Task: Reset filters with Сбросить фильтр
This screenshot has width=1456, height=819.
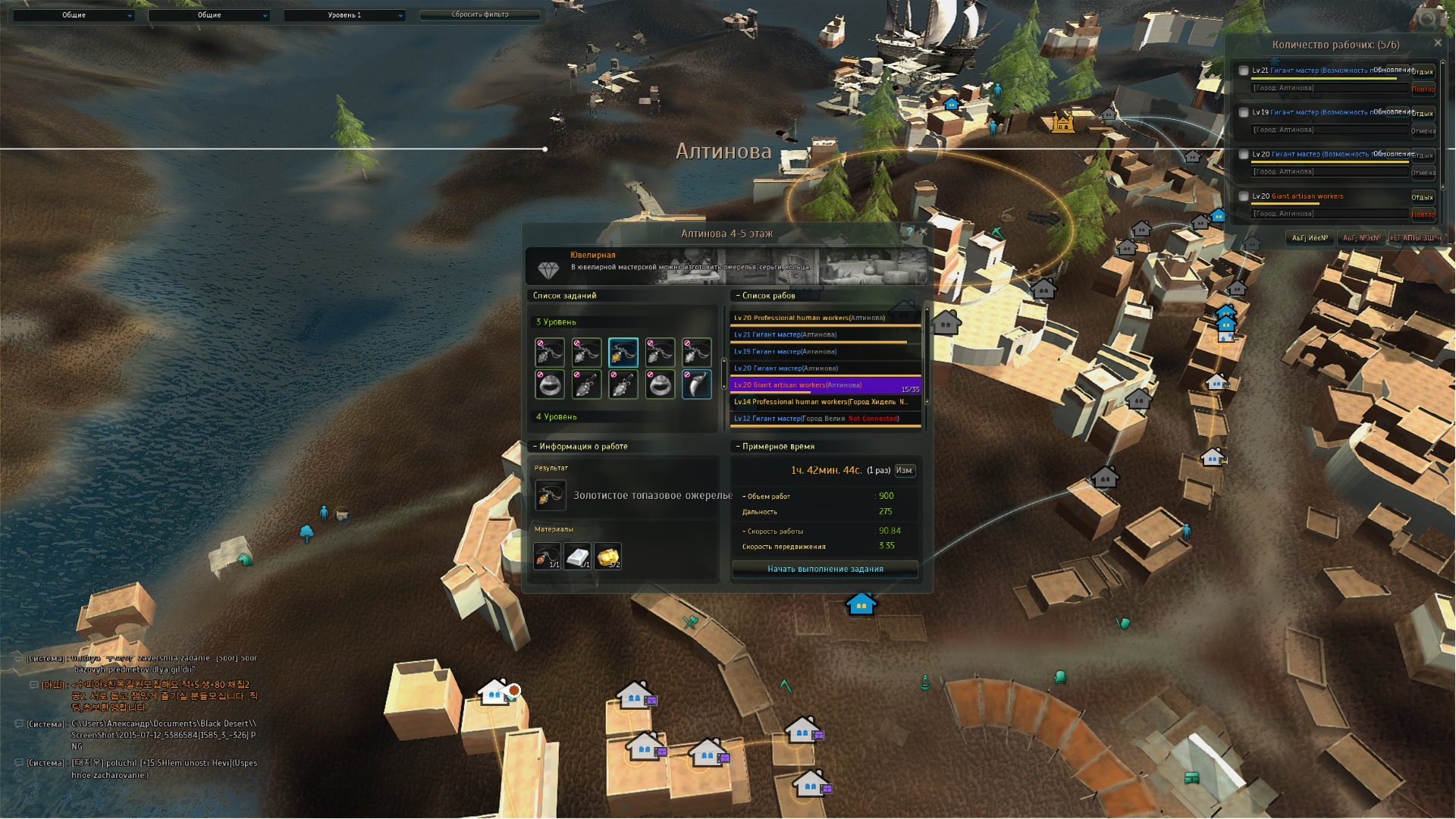Action: (480, 14)
